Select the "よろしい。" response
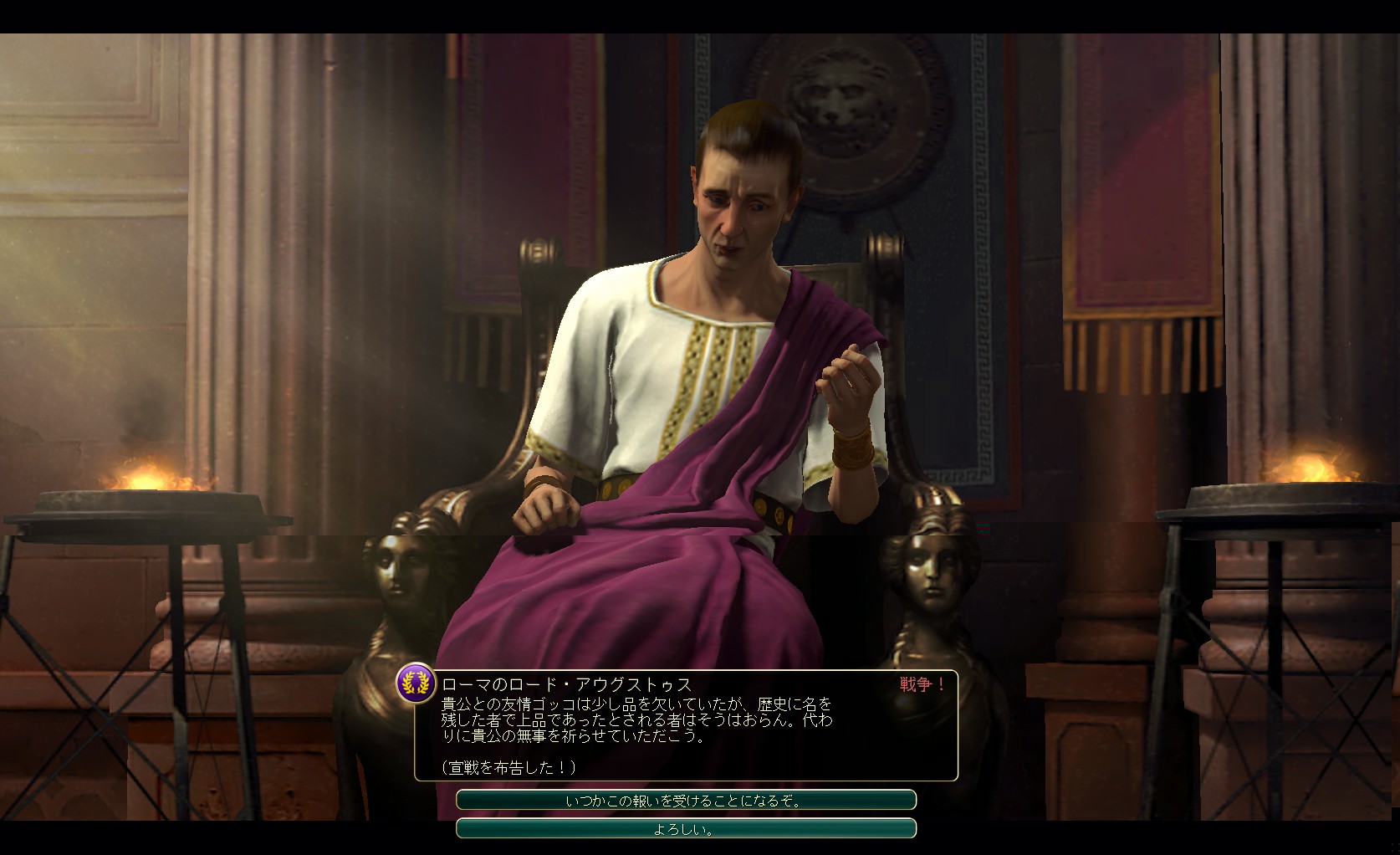 685,829
